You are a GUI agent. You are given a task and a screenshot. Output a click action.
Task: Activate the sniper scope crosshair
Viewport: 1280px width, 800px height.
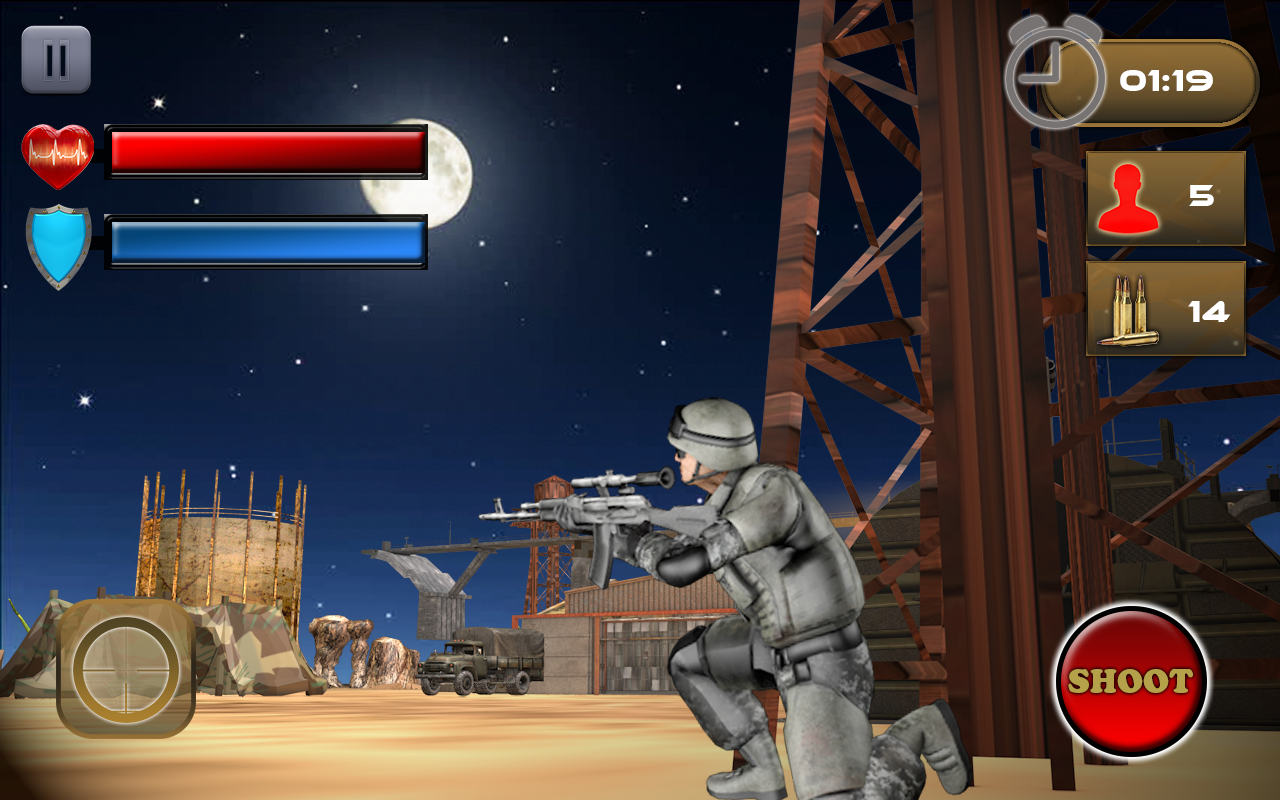(125, 672)
